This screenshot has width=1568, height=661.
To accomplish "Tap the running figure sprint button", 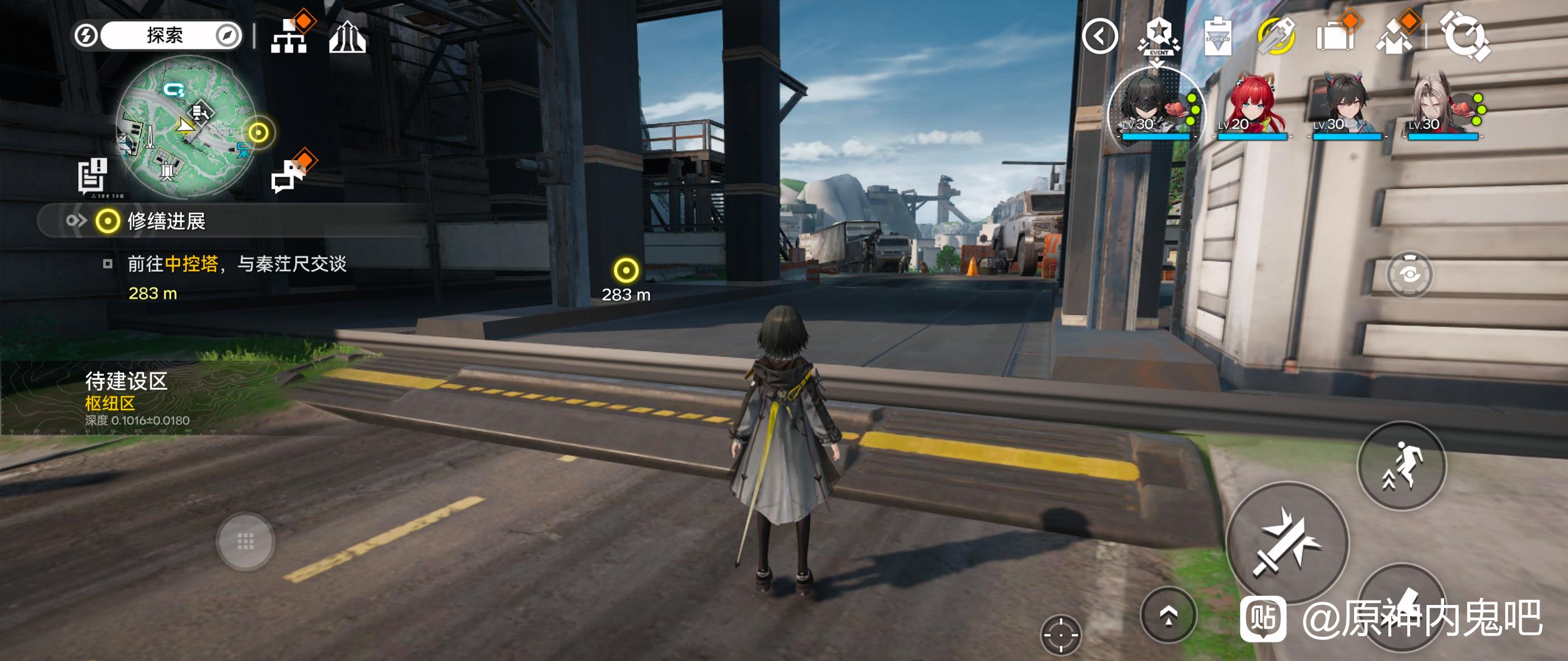I will pyautogui.click(x=1401, y=466).
